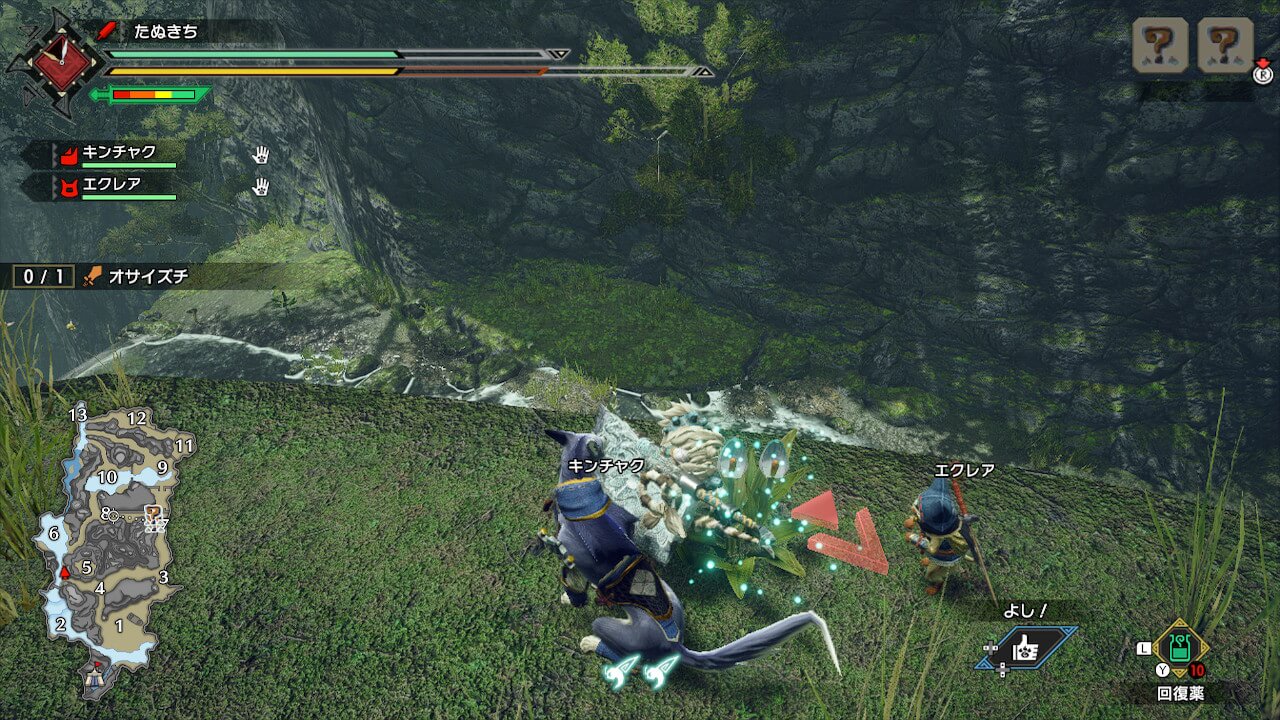The image size is (1280, 720).
Task: Select the second unknown monster icon
Action: (1225, 45)
